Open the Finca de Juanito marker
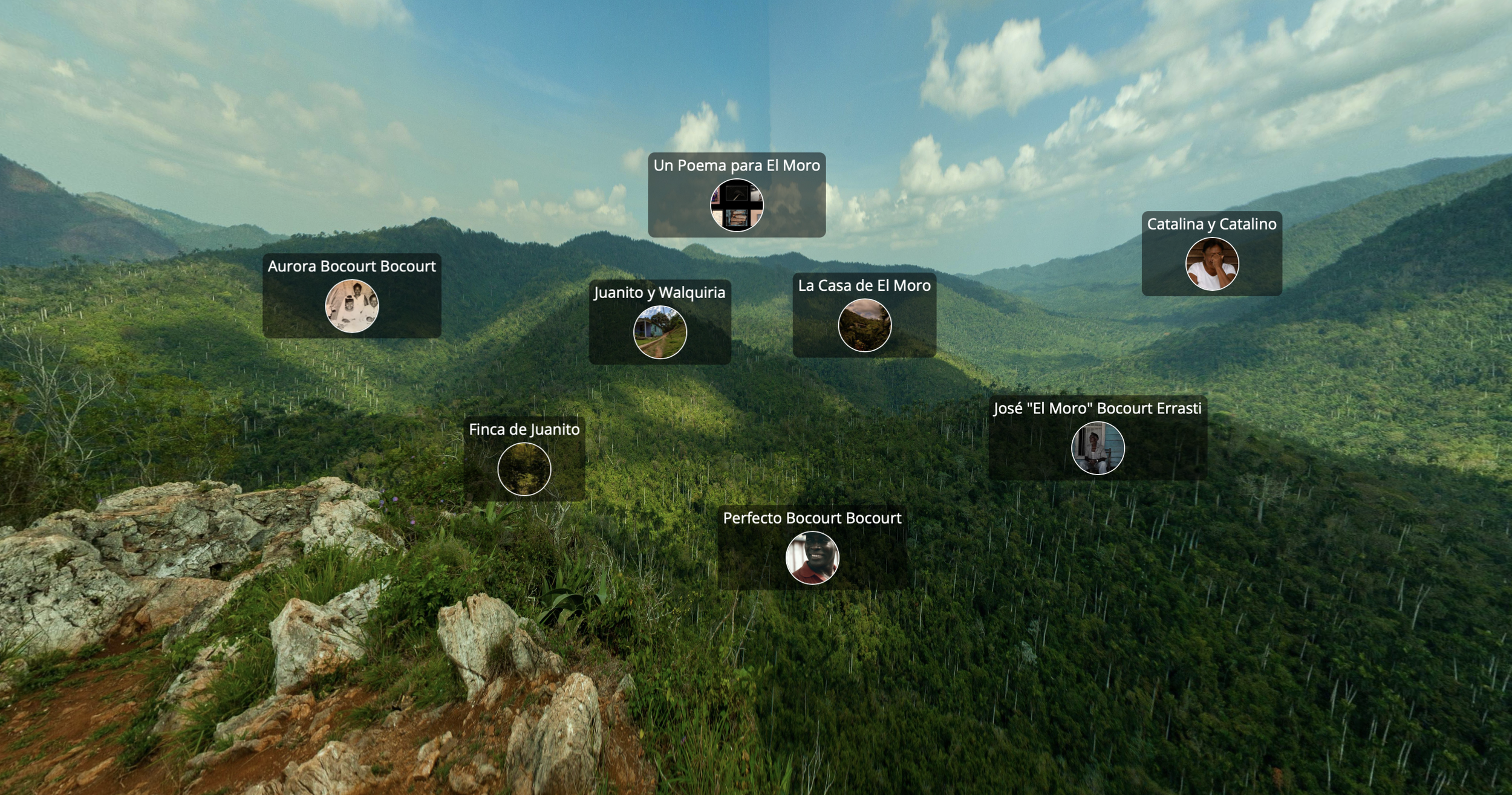The height and width of the screenshot is (795, 1512). click(x=524, y=469)
